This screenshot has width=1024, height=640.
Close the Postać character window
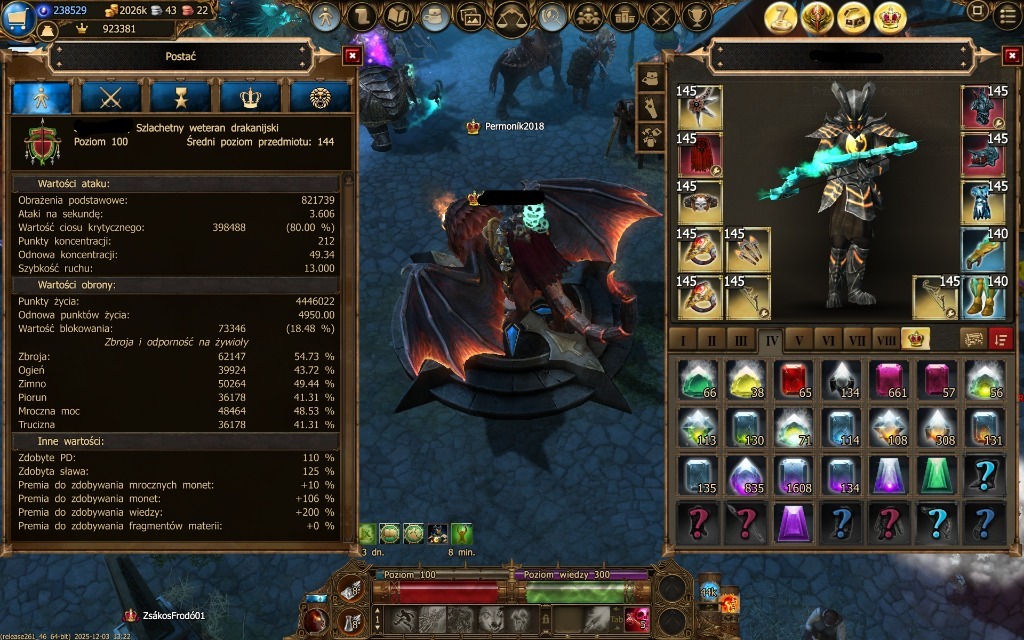pos(351,56)
